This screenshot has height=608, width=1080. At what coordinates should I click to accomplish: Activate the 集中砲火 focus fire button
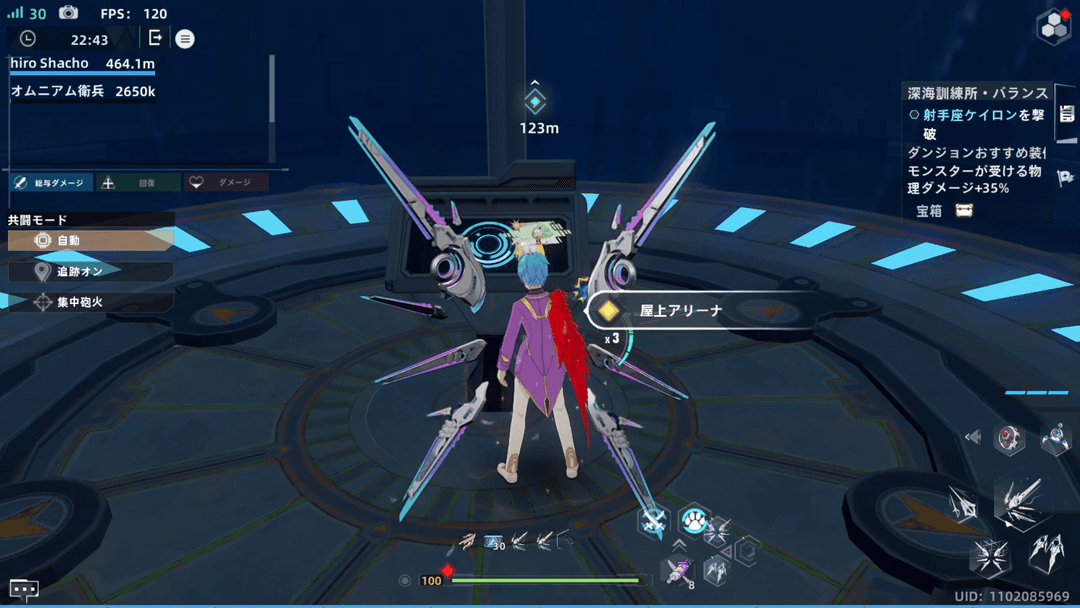click(x=90, y=302)
